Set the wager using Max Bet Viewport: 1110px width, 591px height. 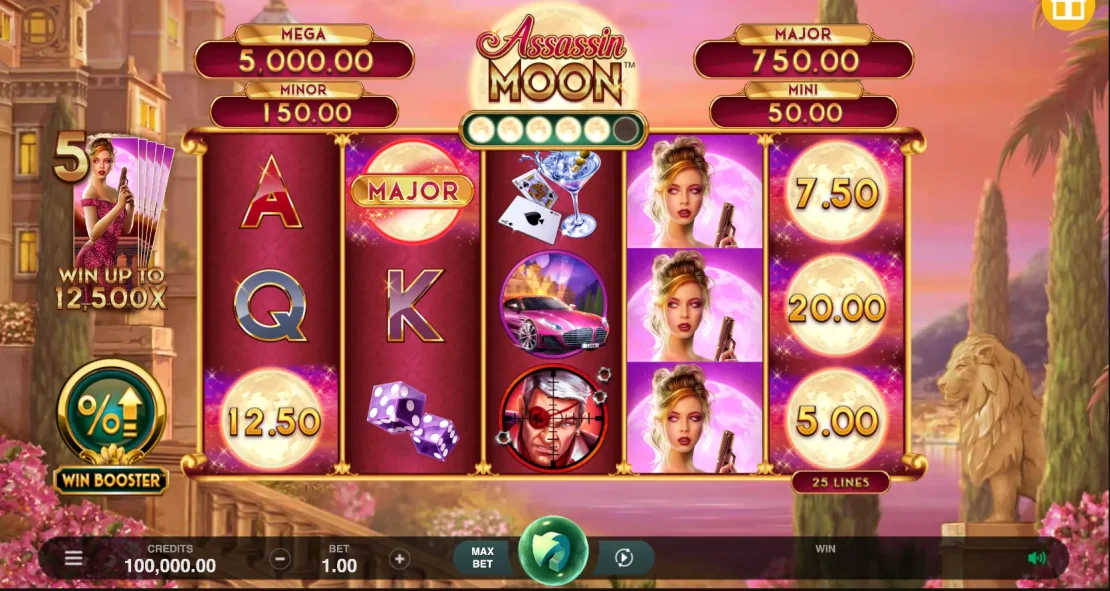click(482, 558)
